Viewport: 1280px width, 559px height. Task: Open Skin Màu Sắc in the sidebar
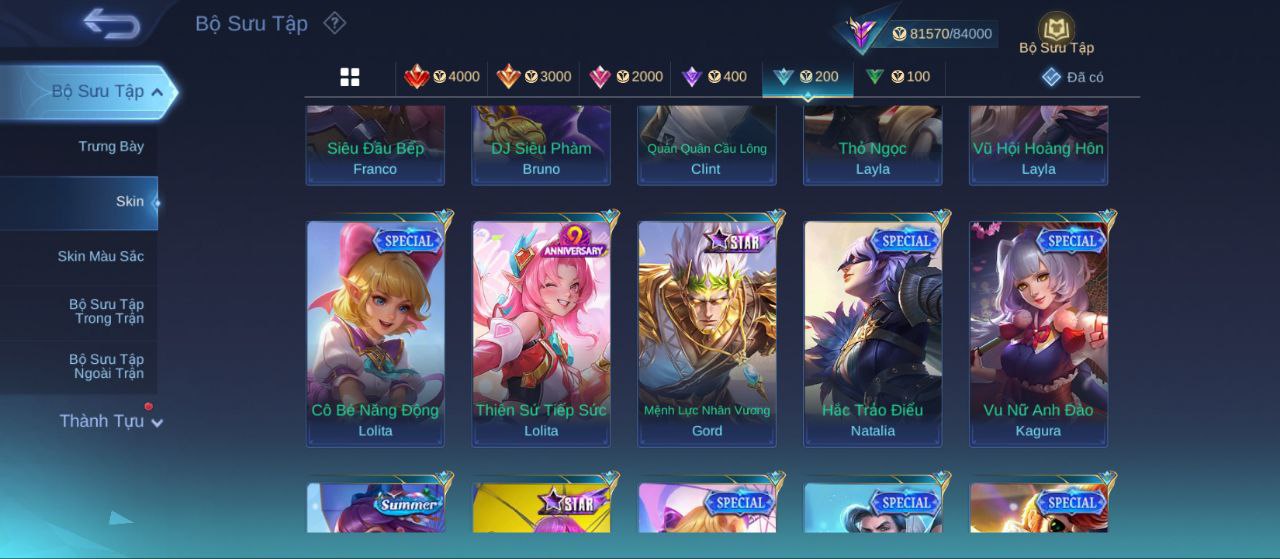(x=100, y=257)
